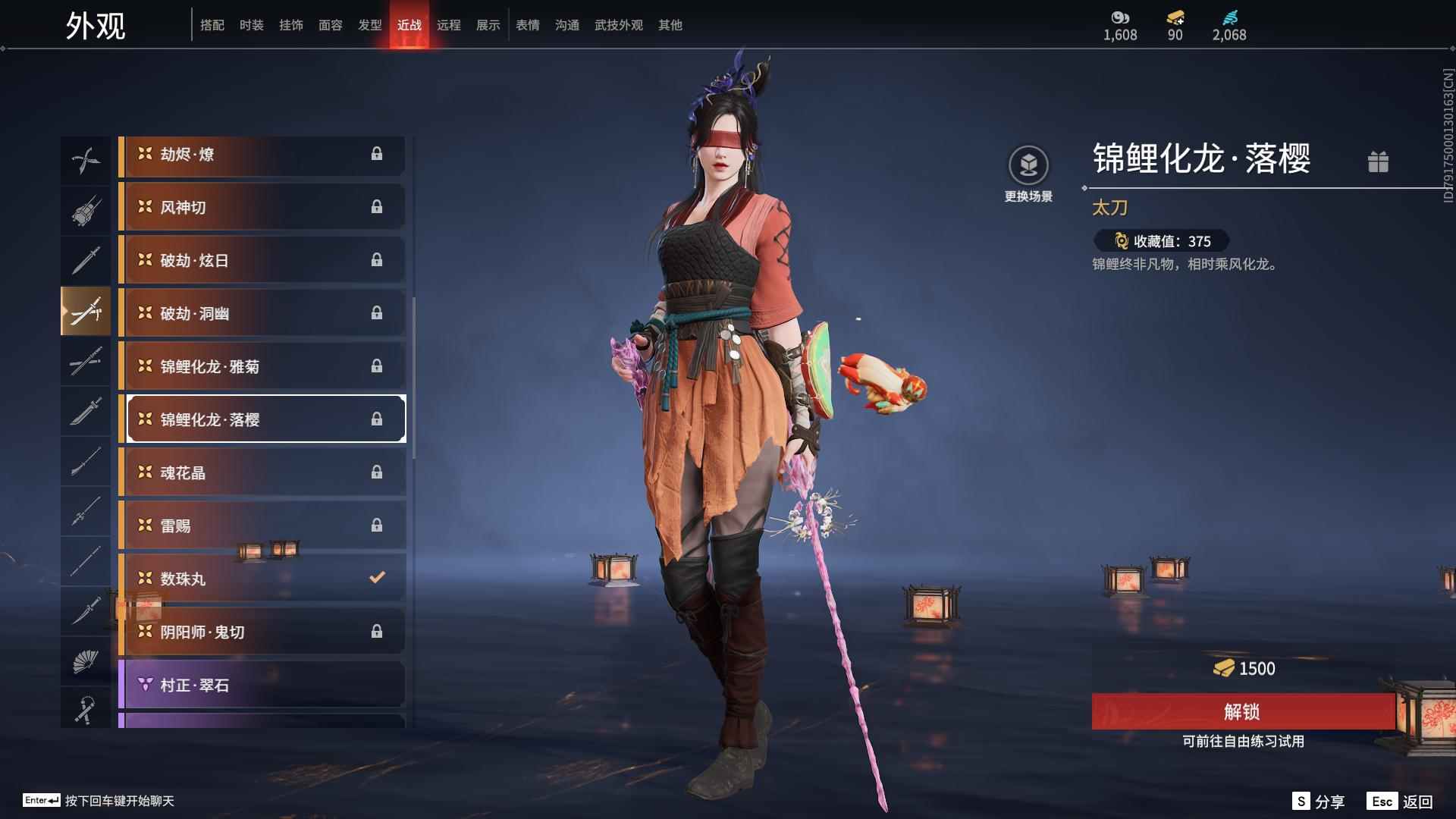Click the 收藏值 375 value badge
This screenshot has width=1456, height=819.
[1159, 241]
